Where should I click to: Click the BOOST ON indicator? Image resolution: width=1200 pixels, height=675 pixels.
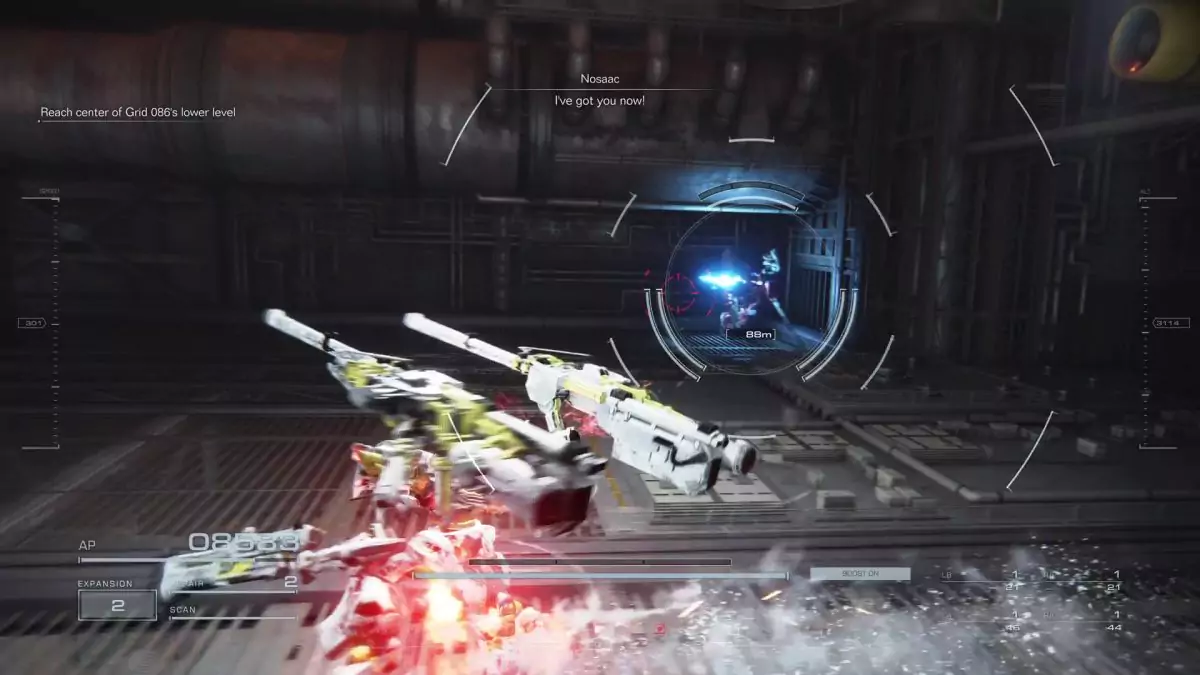pos(859,574)
